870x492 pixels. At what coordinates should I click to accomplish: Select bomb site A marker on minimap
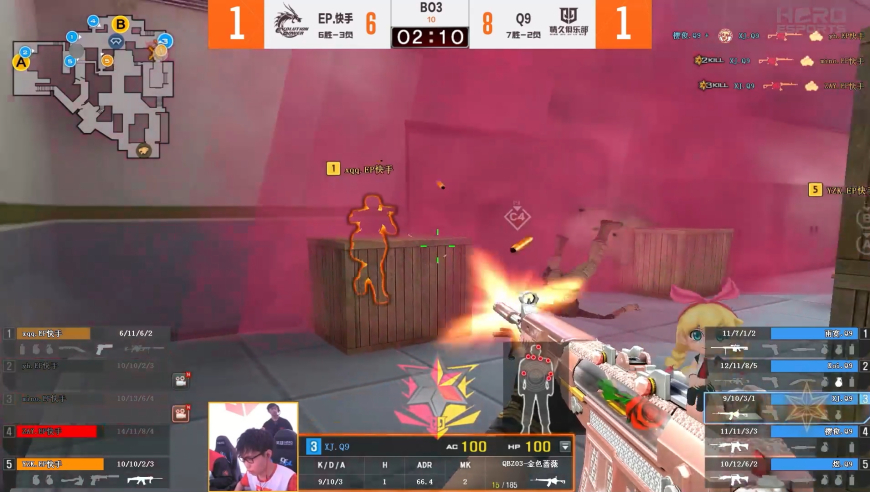pos(21,62)
